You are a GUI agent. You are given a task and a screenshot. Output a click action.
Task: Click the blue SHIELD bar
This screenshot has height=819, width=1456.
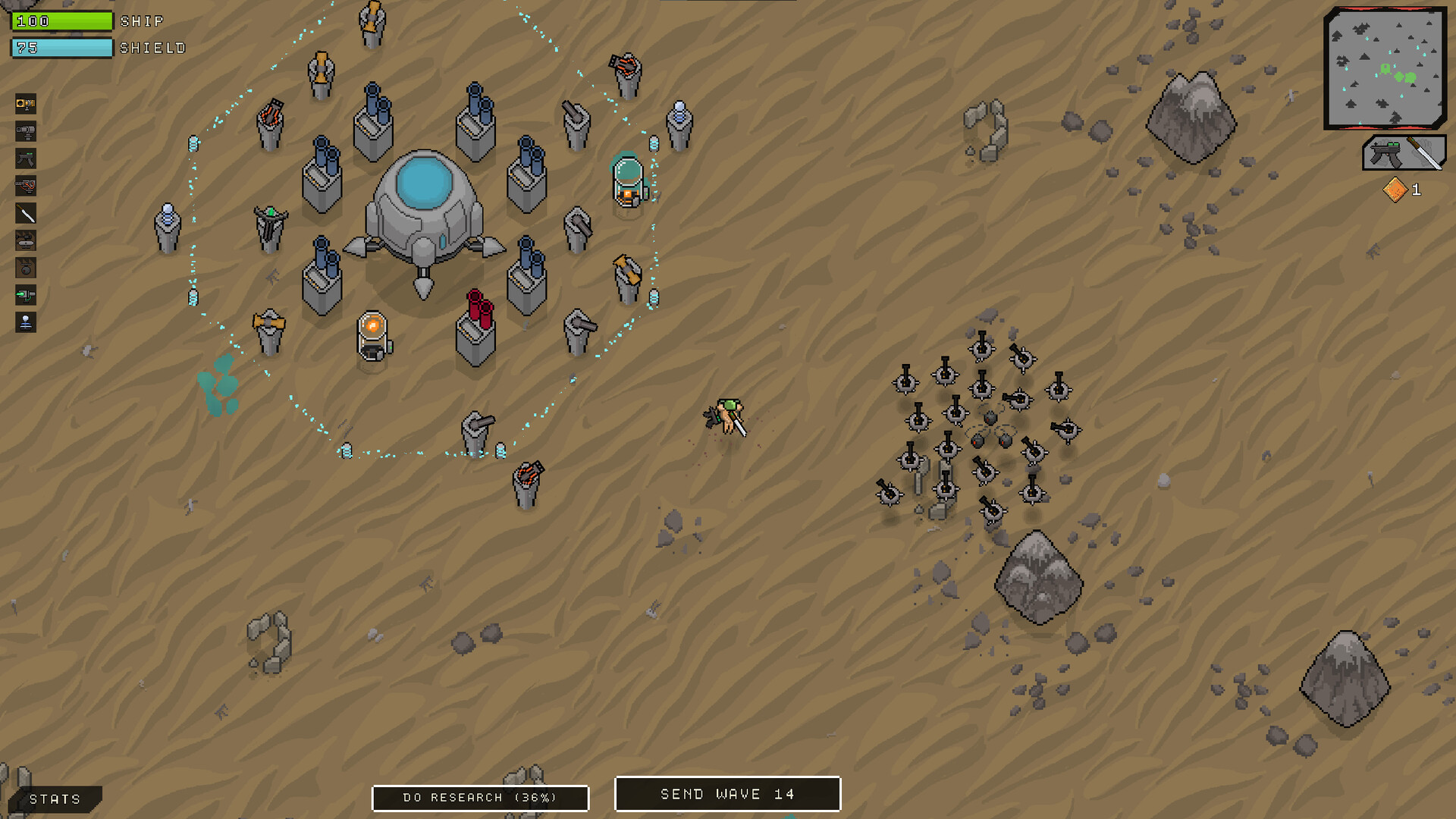point(61,47)
